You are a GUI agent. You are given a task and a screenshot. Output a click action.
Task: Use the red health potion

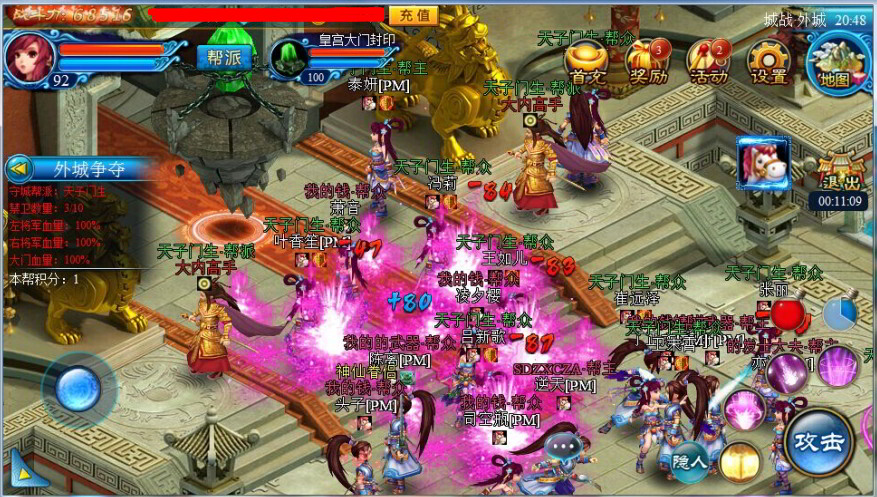[x=790, y=315]
